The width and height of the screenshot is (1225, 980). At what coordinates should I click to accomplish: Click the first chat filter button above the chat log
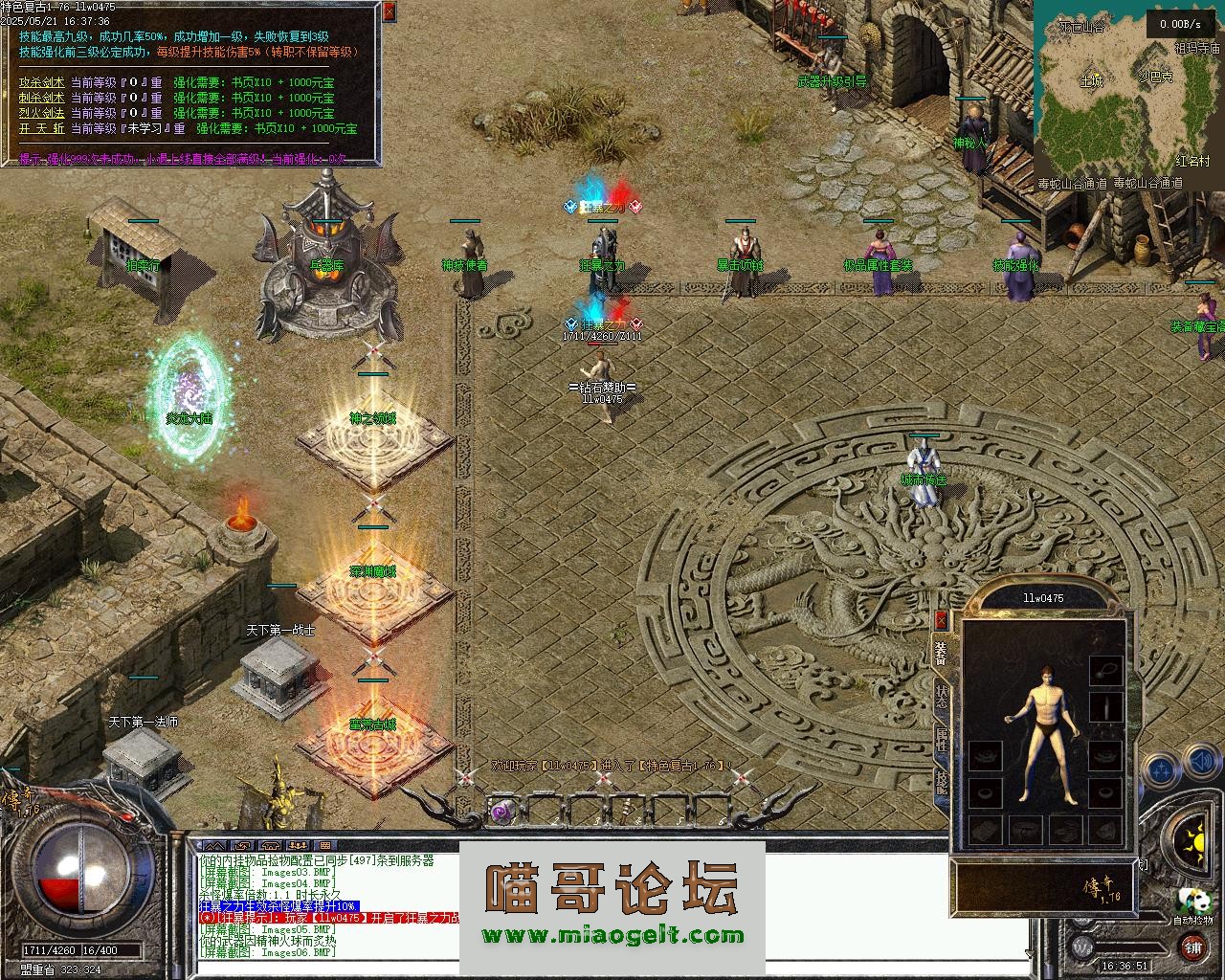click(215, 845)
